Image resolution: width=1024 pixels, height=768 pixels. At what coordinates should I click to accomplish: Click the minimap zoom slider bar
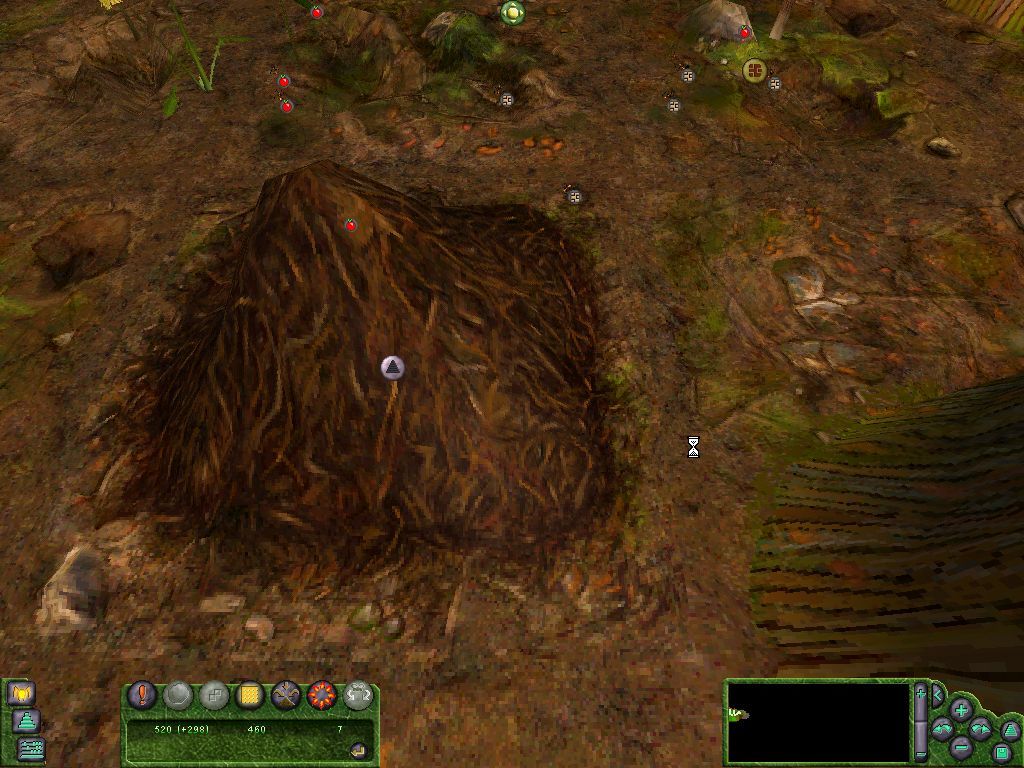point(920,722)
